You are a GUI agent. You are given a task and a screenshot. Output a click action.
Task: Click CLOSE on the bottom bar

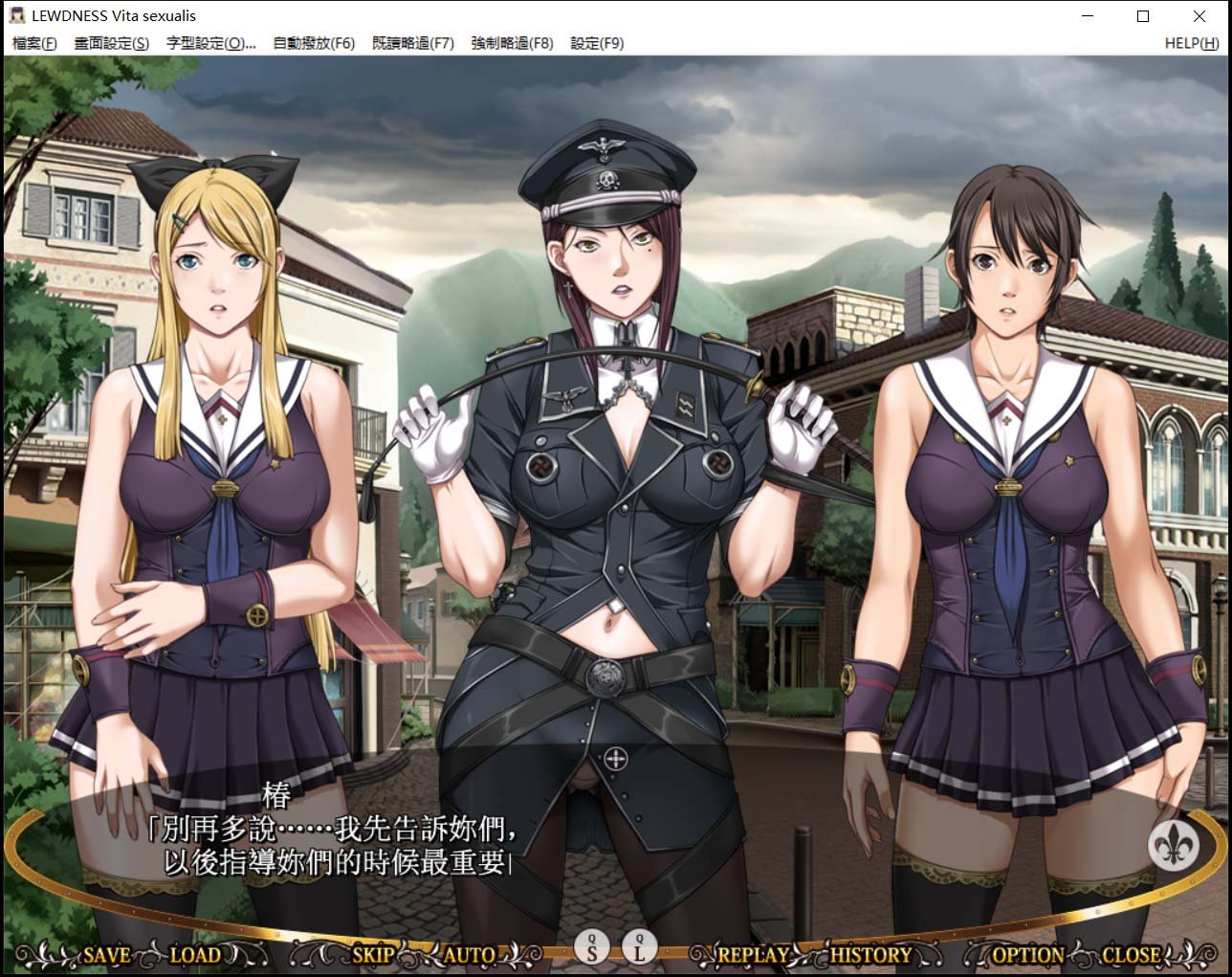point(1133,955)
